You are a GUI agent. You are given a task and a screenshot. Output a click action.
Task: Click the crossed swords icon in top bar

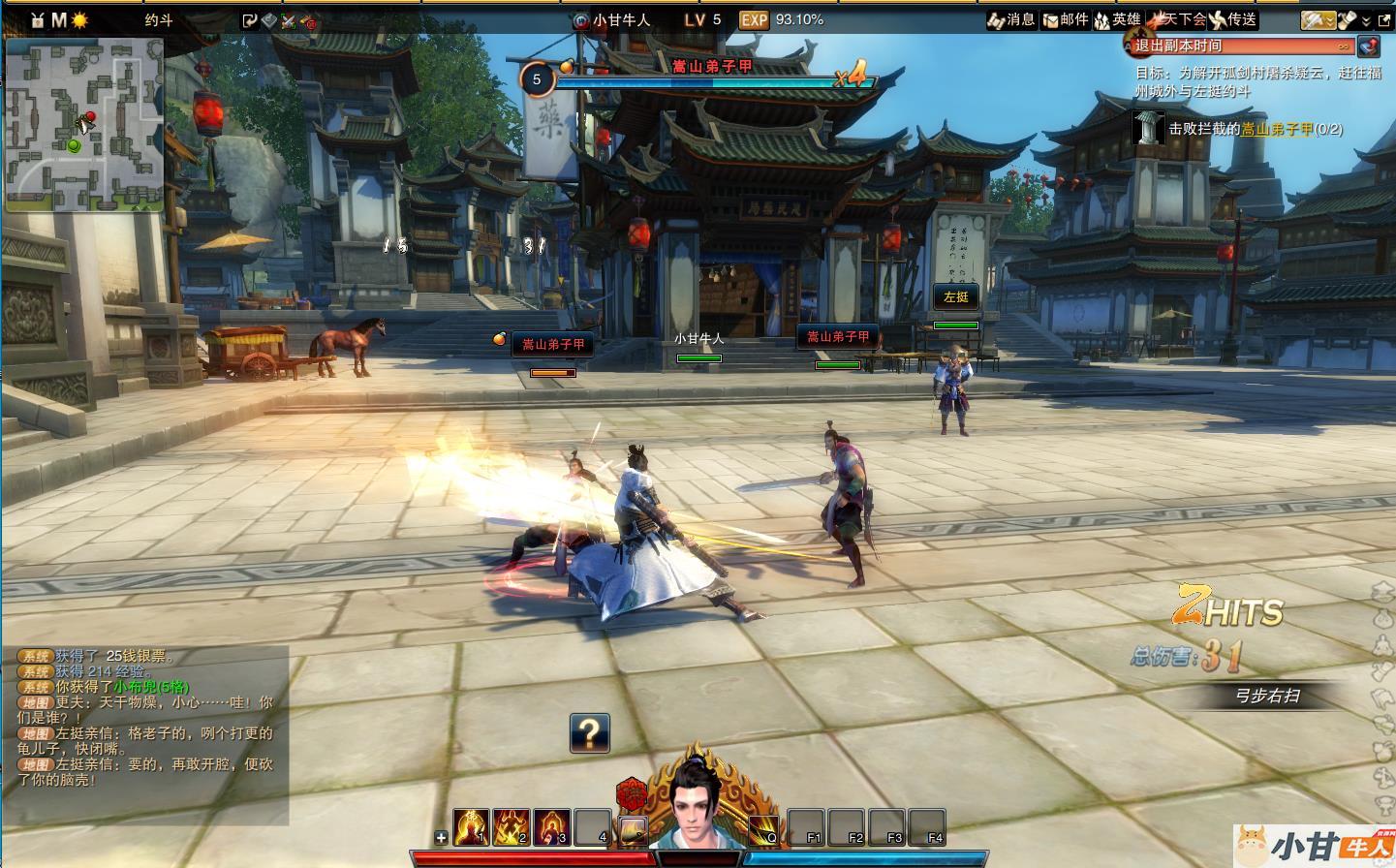[288, 20]
